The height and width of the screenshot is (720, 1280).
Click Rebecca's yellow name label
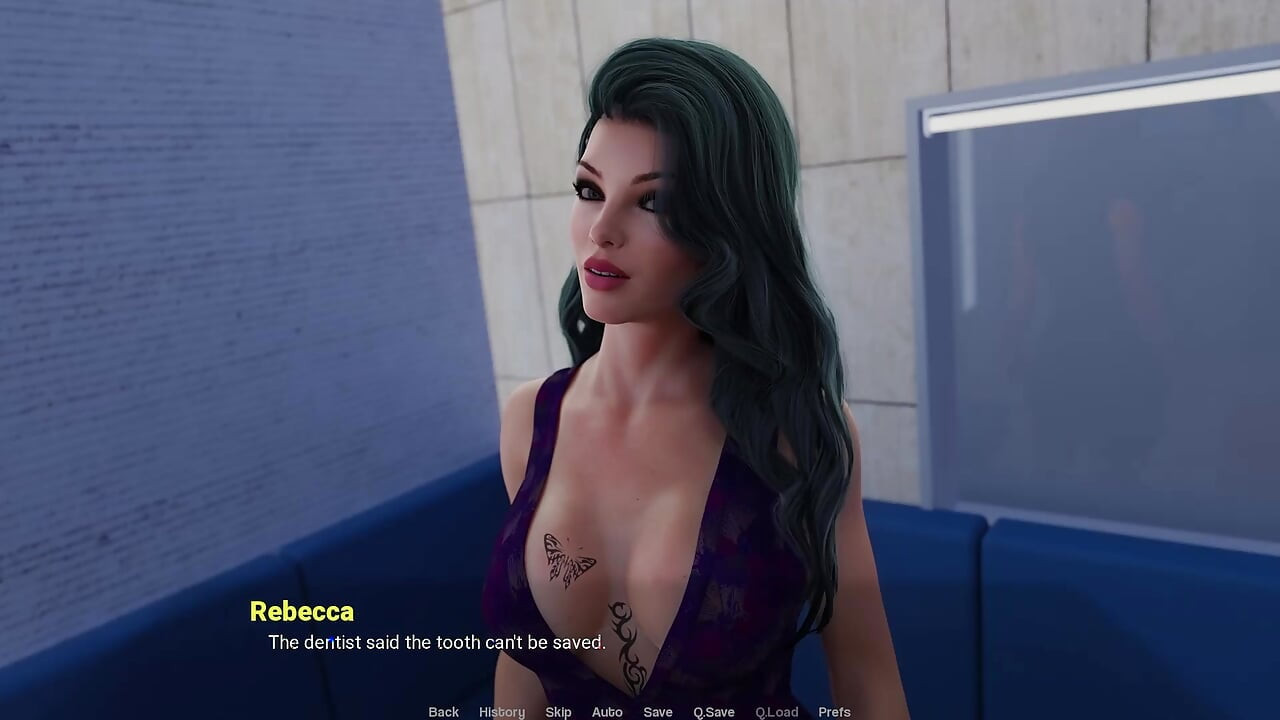(302, 612)
